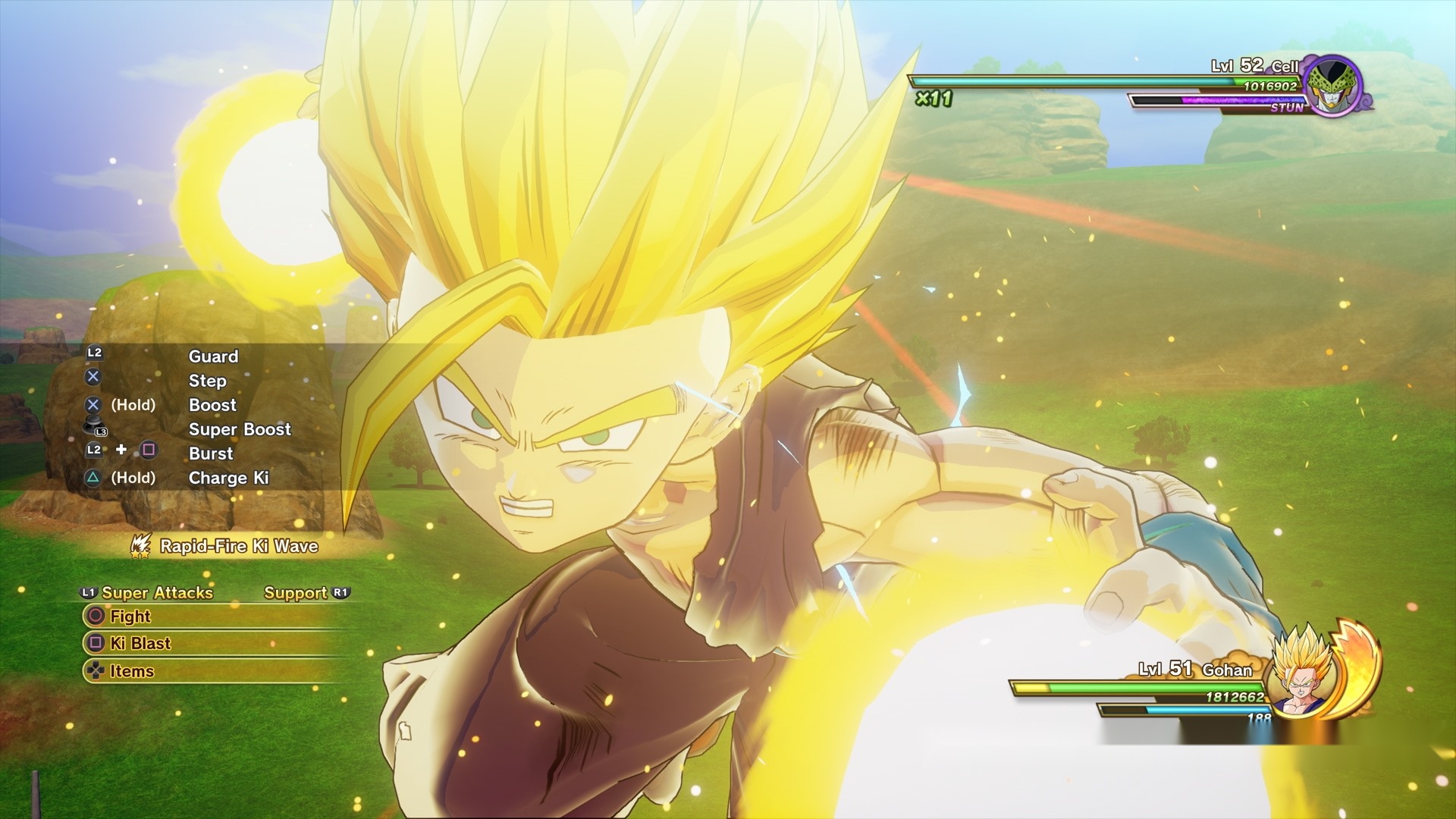
Task: Select the Burst control entry
Action: point(211,453)
